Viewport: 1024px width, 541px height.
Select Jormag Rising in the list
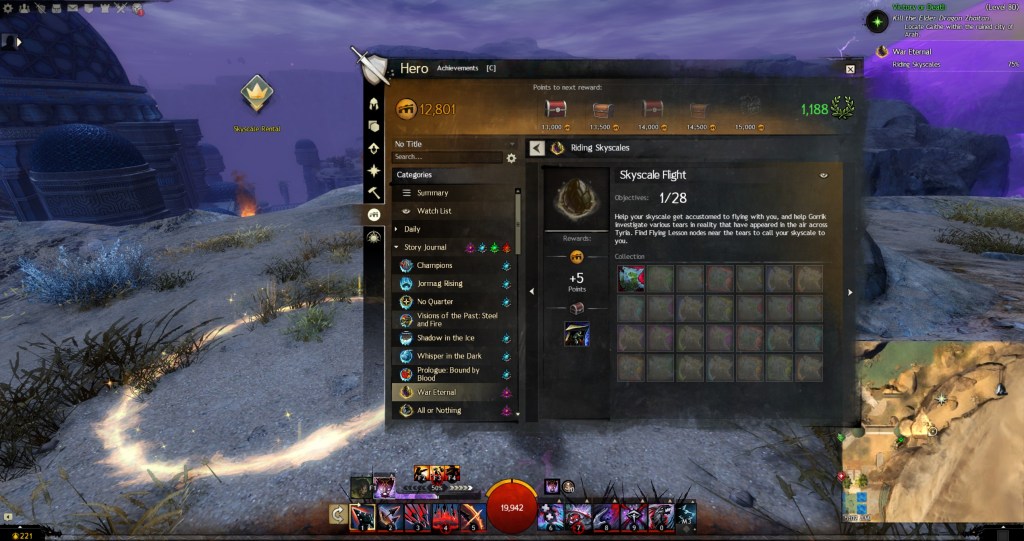[x=439, y=284]
